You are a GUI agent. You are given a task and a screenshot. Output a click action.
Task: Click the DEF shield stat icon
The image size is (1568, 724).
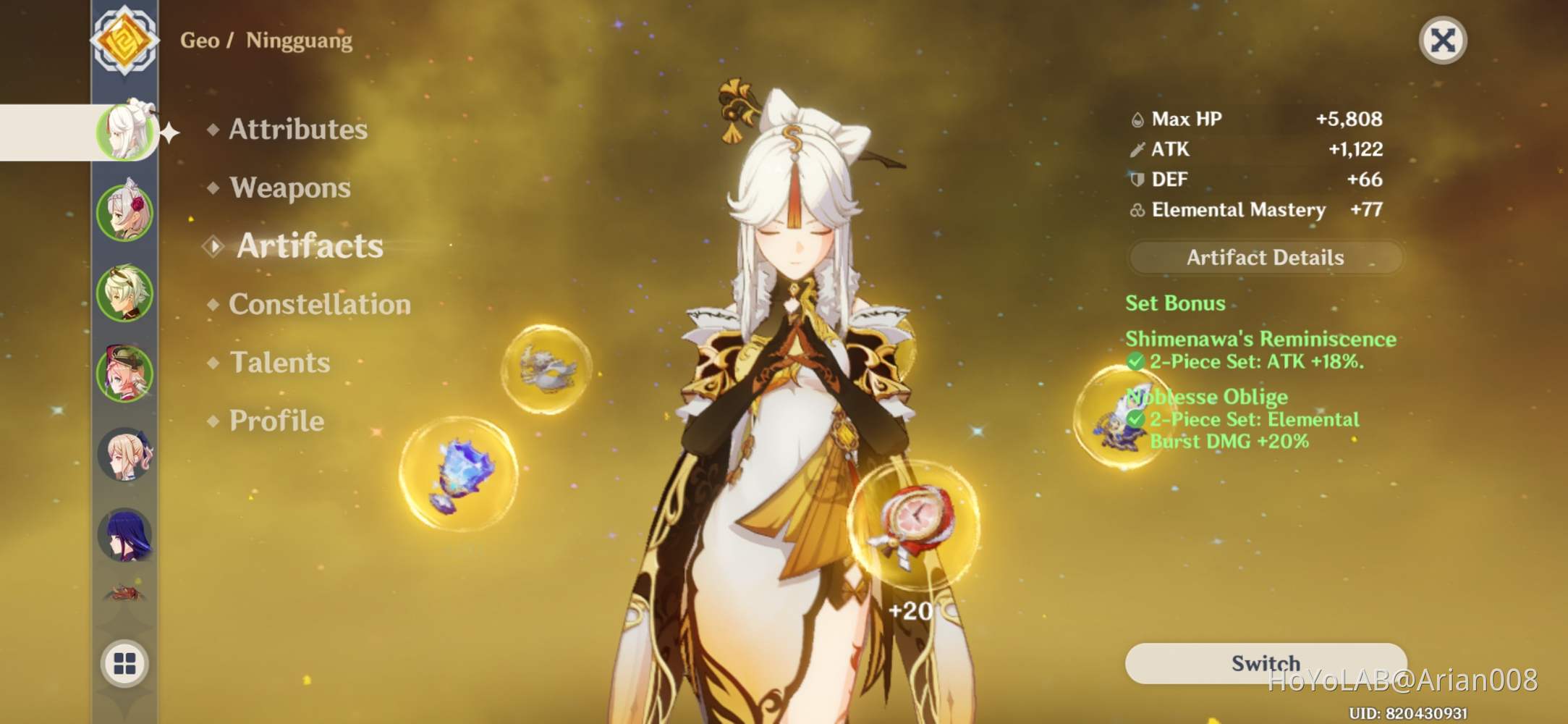click(x=1137, y=179)
